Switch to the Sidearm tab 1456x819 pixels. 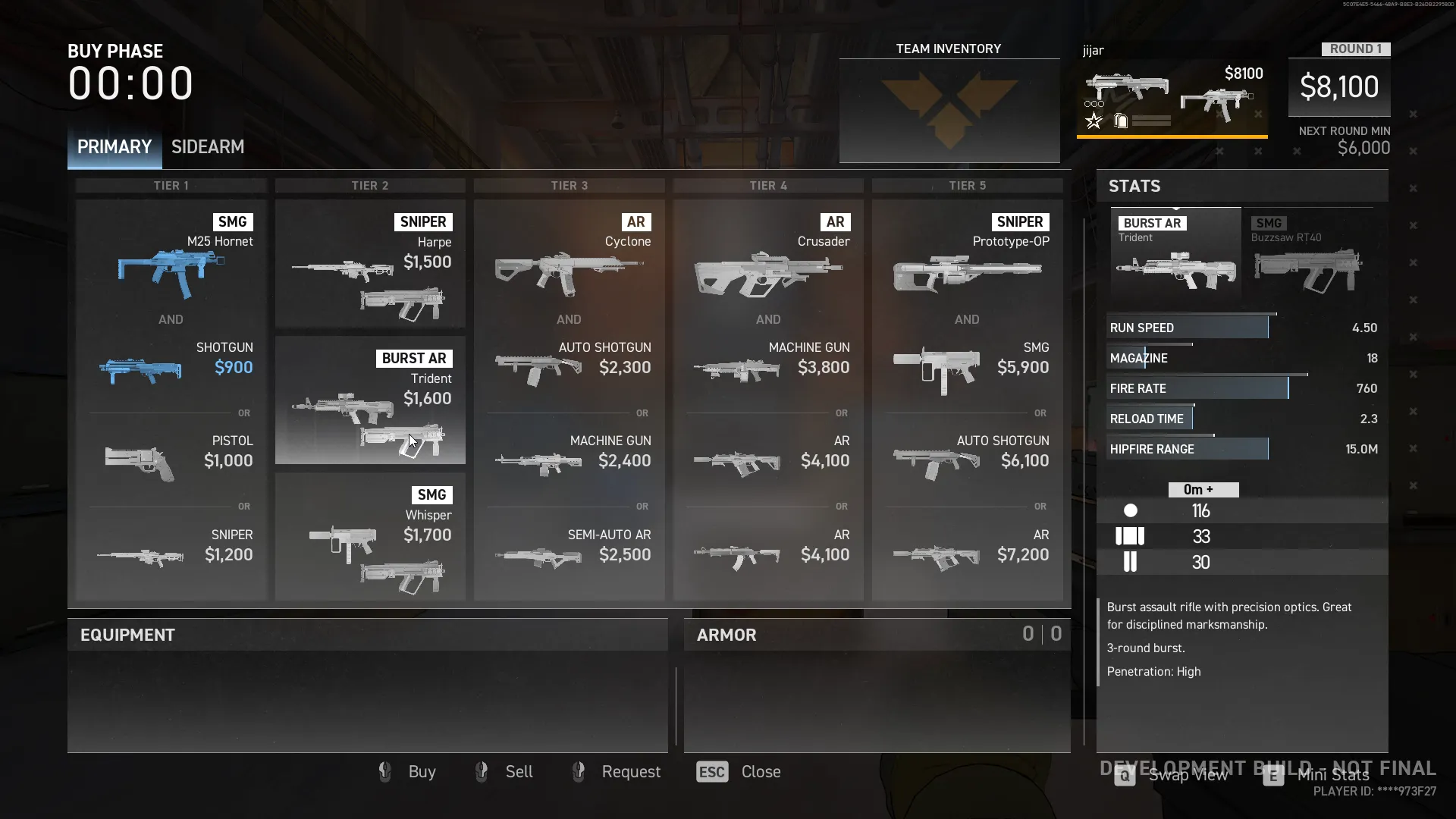point(207,147)
